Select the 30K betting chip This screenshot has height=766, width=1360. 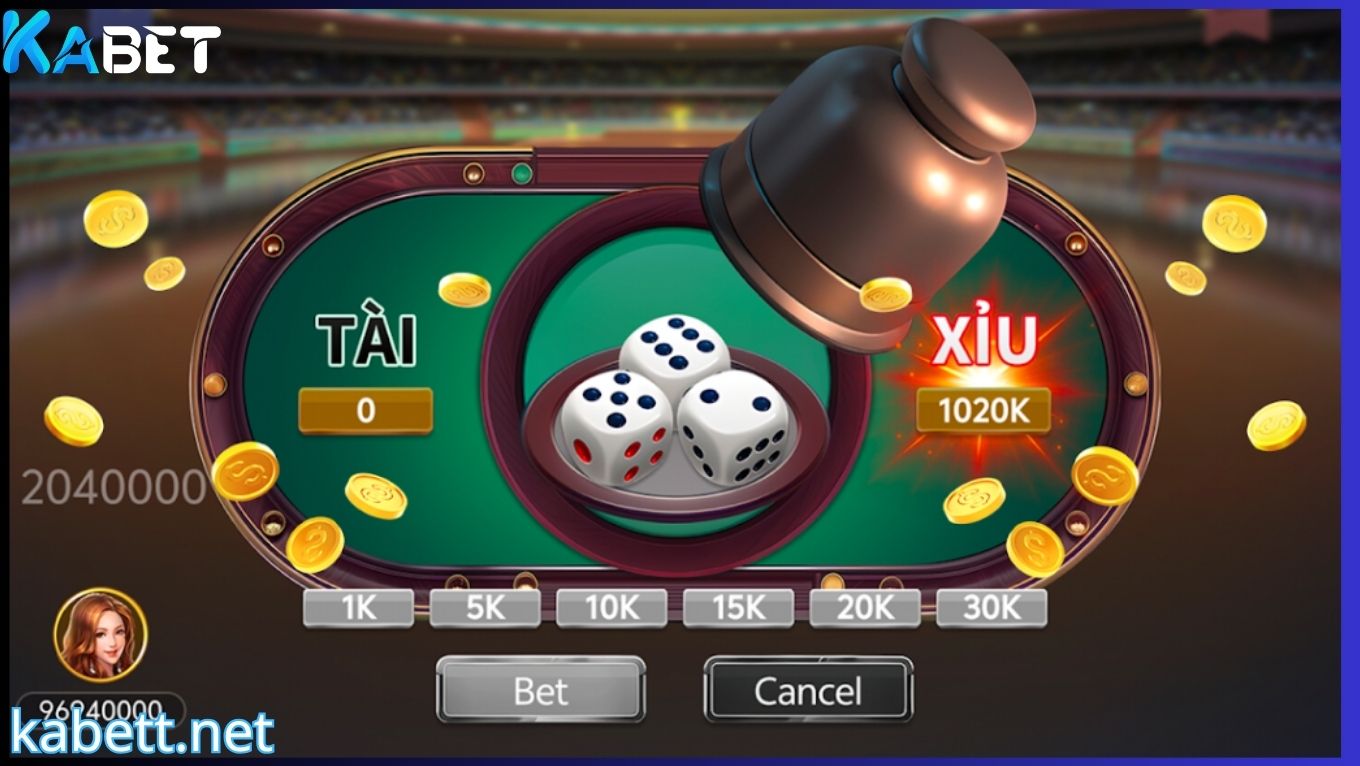991,606
